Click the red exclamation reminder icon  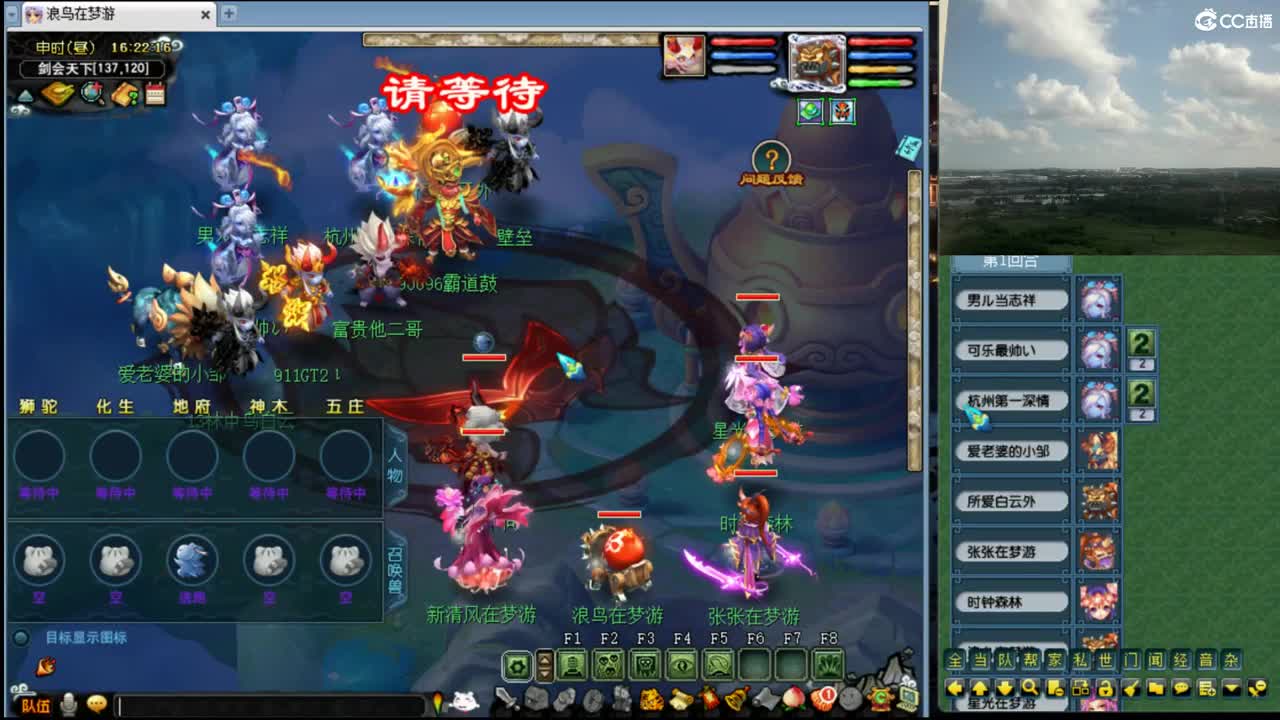click(x=823, y=699)
